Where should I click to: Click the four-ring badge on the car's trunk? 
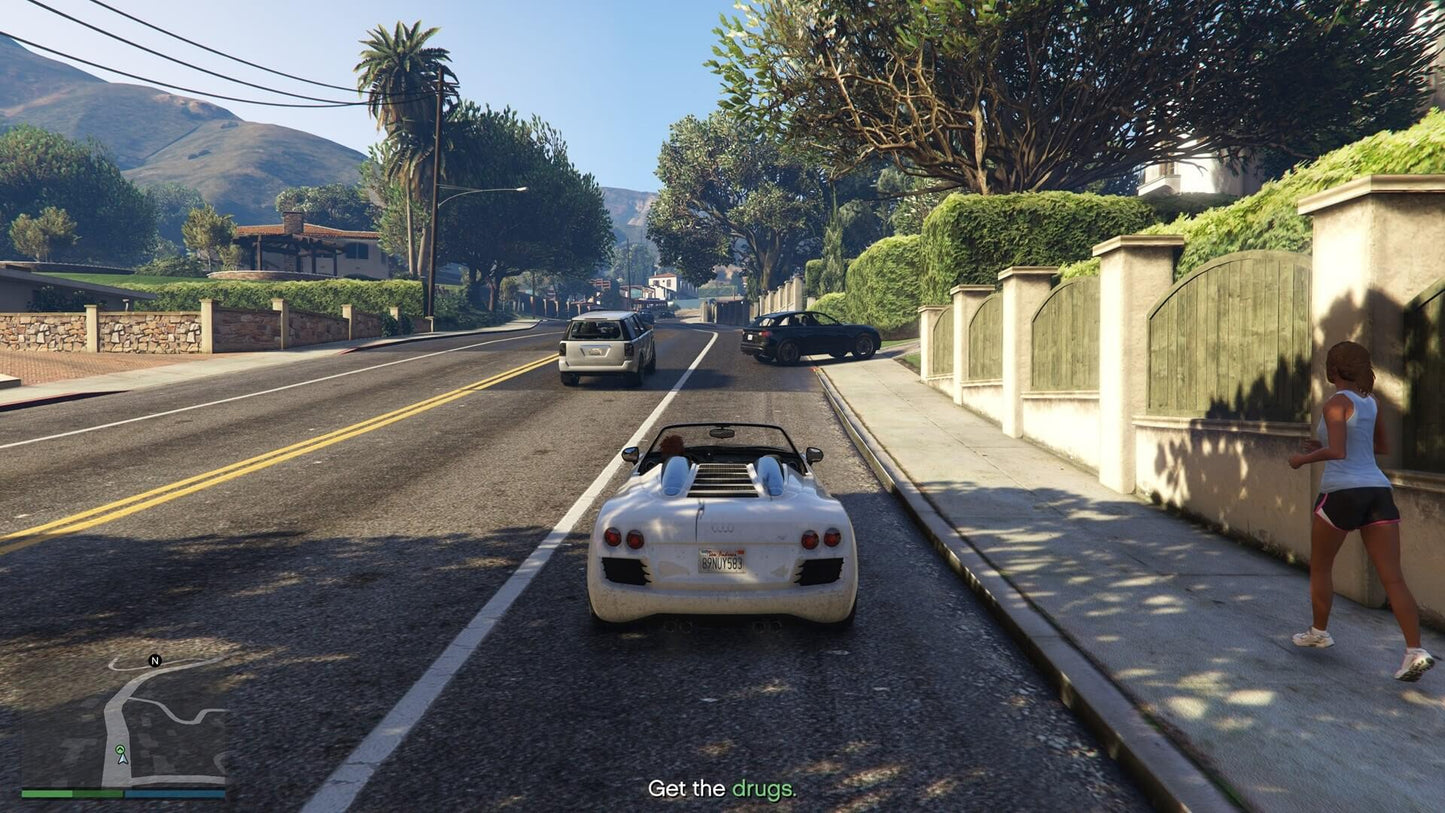[721, 528]
